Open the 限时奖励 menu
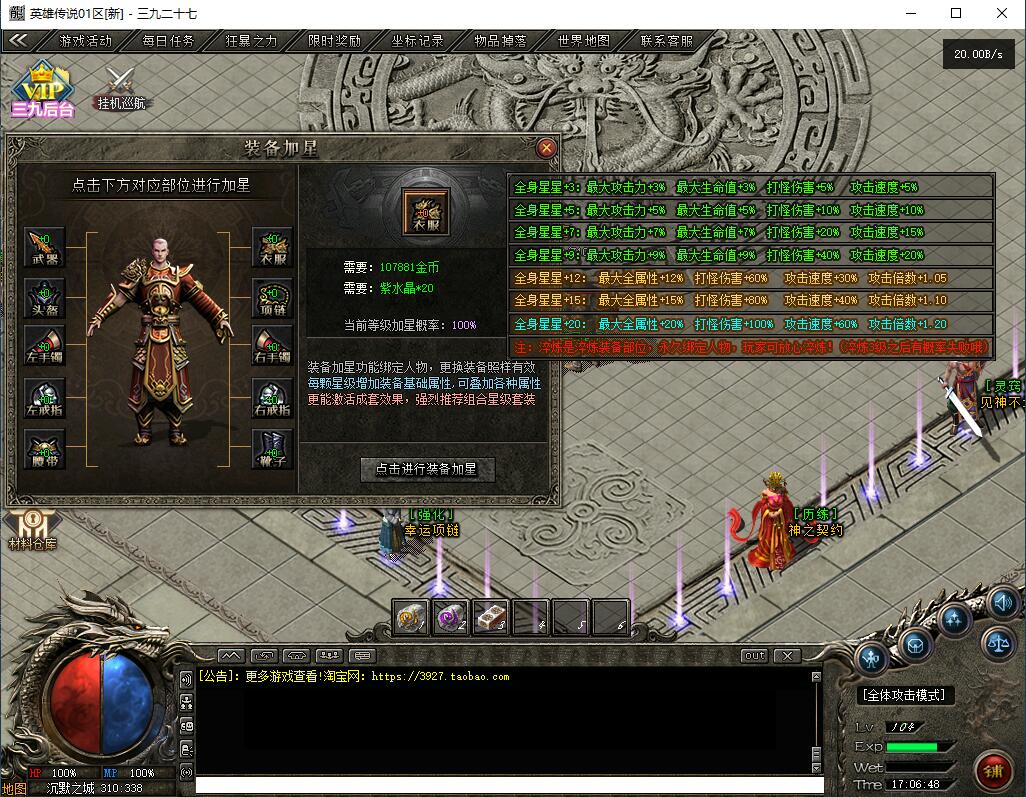Screen dimensions: 1026x797 334,41
